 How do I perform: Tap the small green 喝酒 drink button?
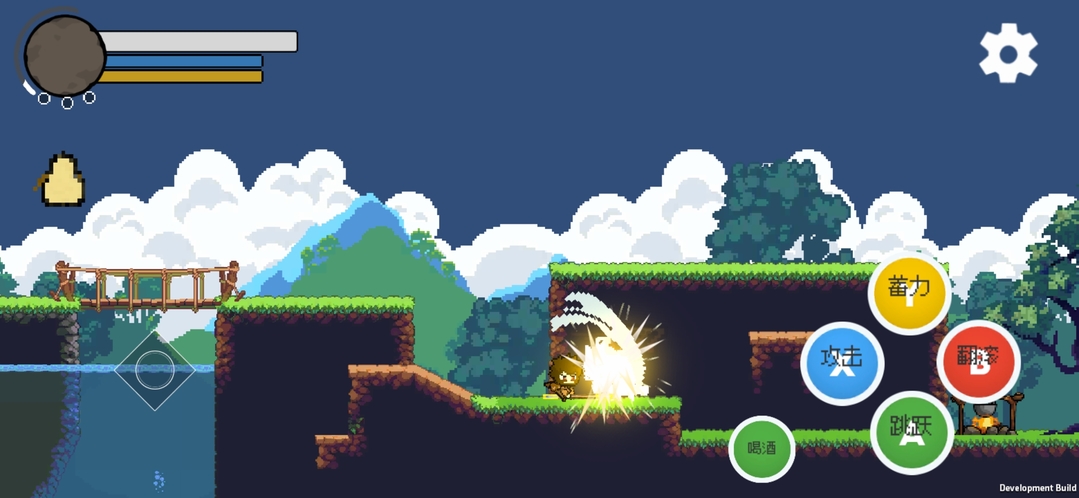click(x=762, y=448)
